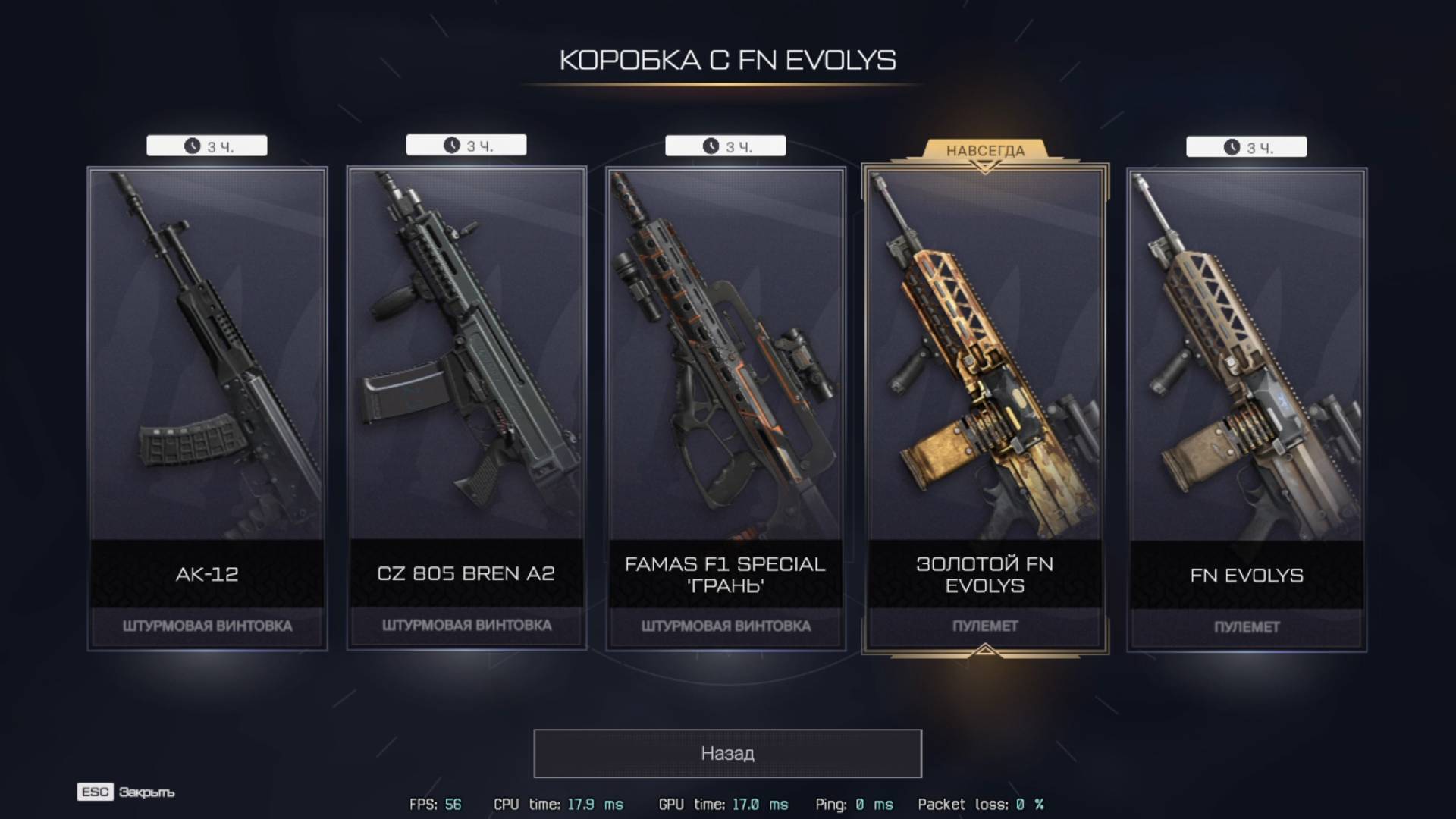Click the КОРОБКА С FN EVOLYS title
This screenshot has width=1456, height=819.
727,61
